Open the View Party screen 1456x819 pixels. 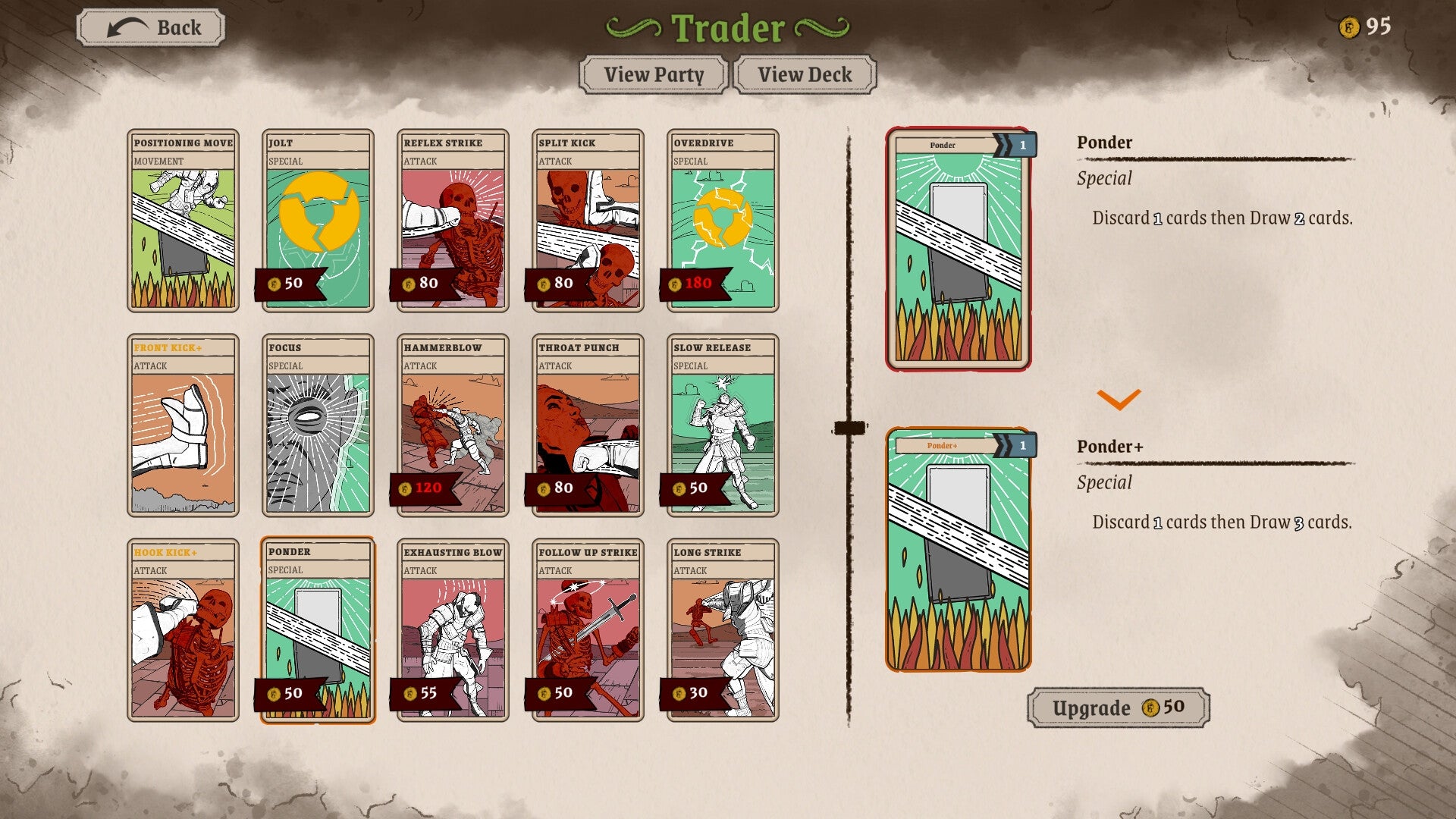pos(653,74)
